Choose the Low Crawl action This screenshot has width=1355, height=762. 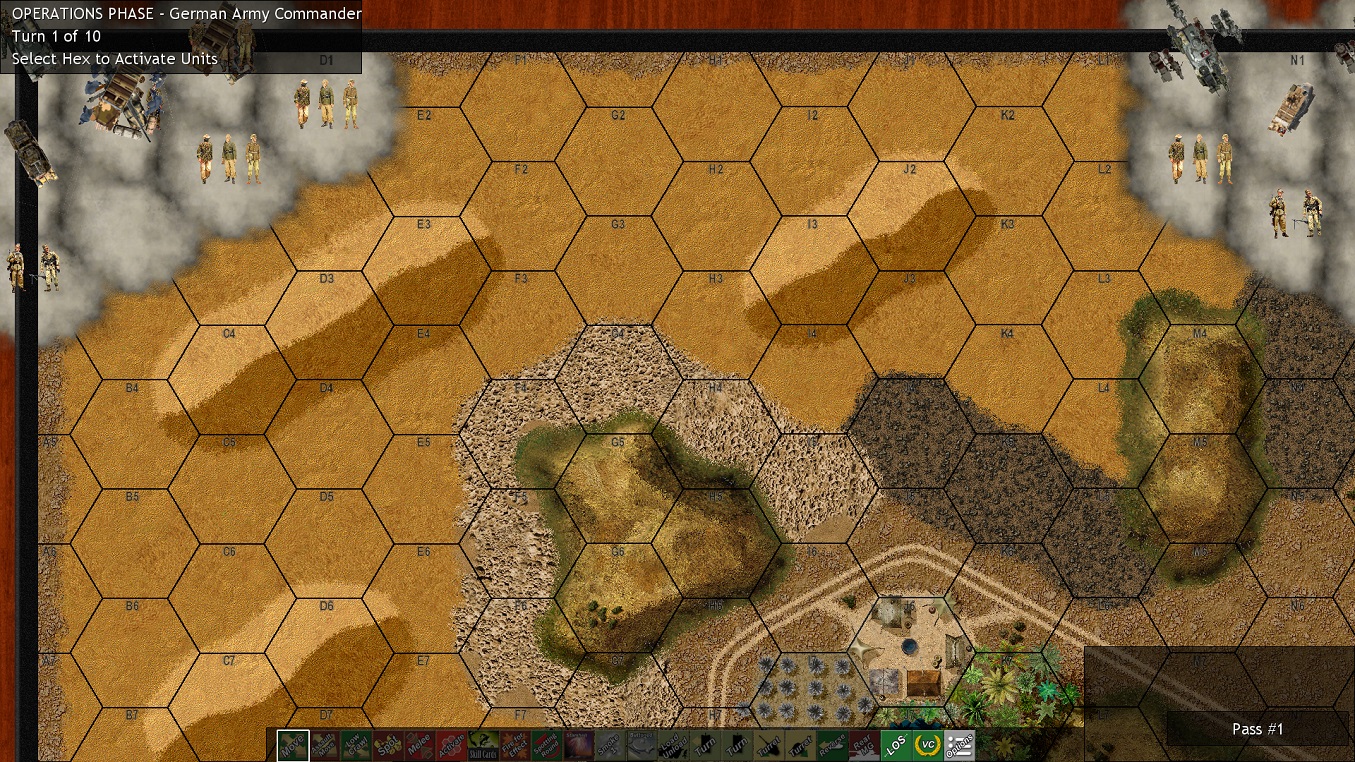click(356, 746)
